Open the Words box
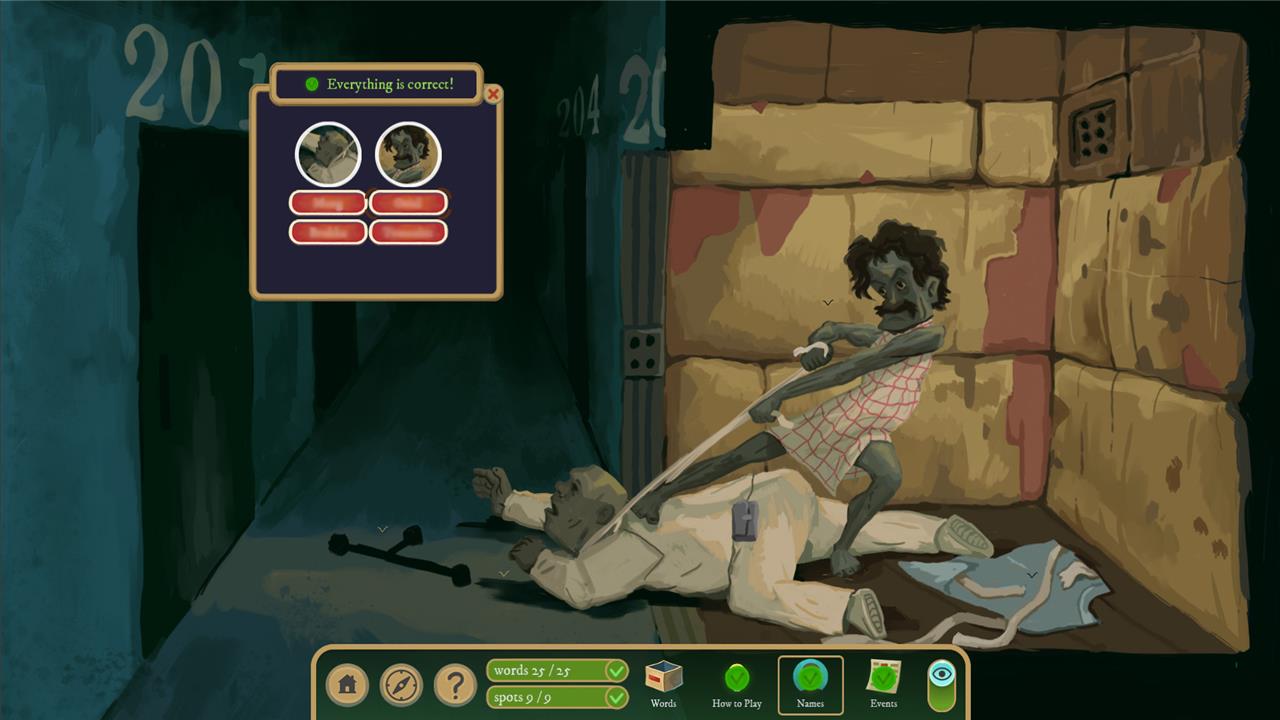The width and height of the screenshot is (1280, 720). (x=663, y=684)
